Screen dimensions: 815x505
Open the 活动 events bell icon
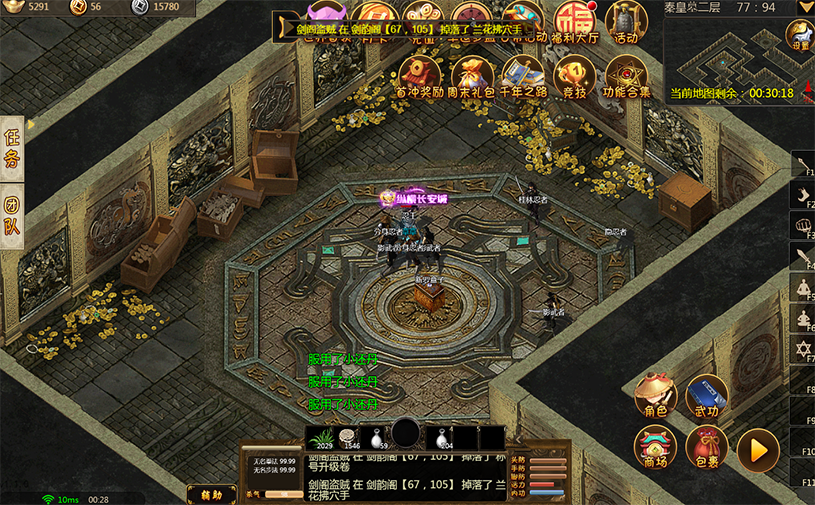626,20
